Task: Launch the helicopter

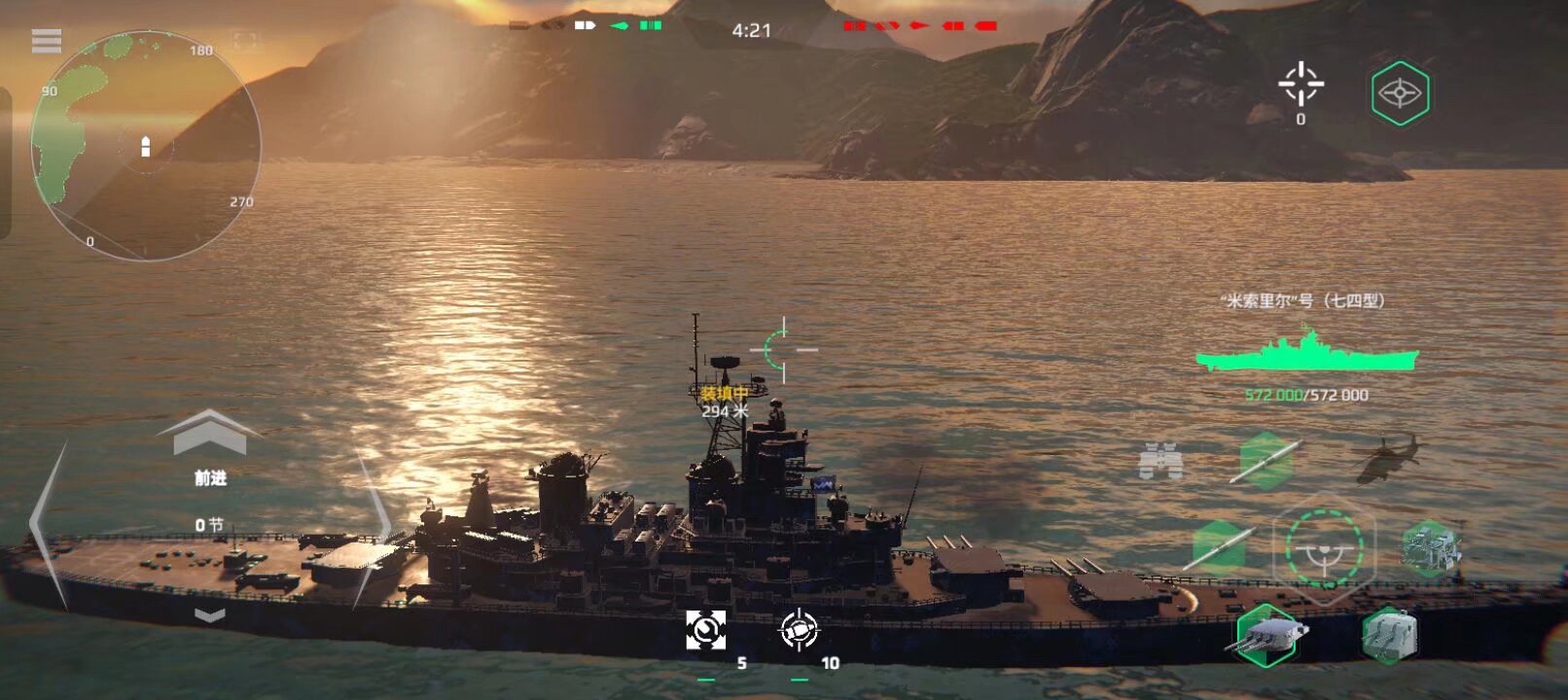Action: (1386, 460)
